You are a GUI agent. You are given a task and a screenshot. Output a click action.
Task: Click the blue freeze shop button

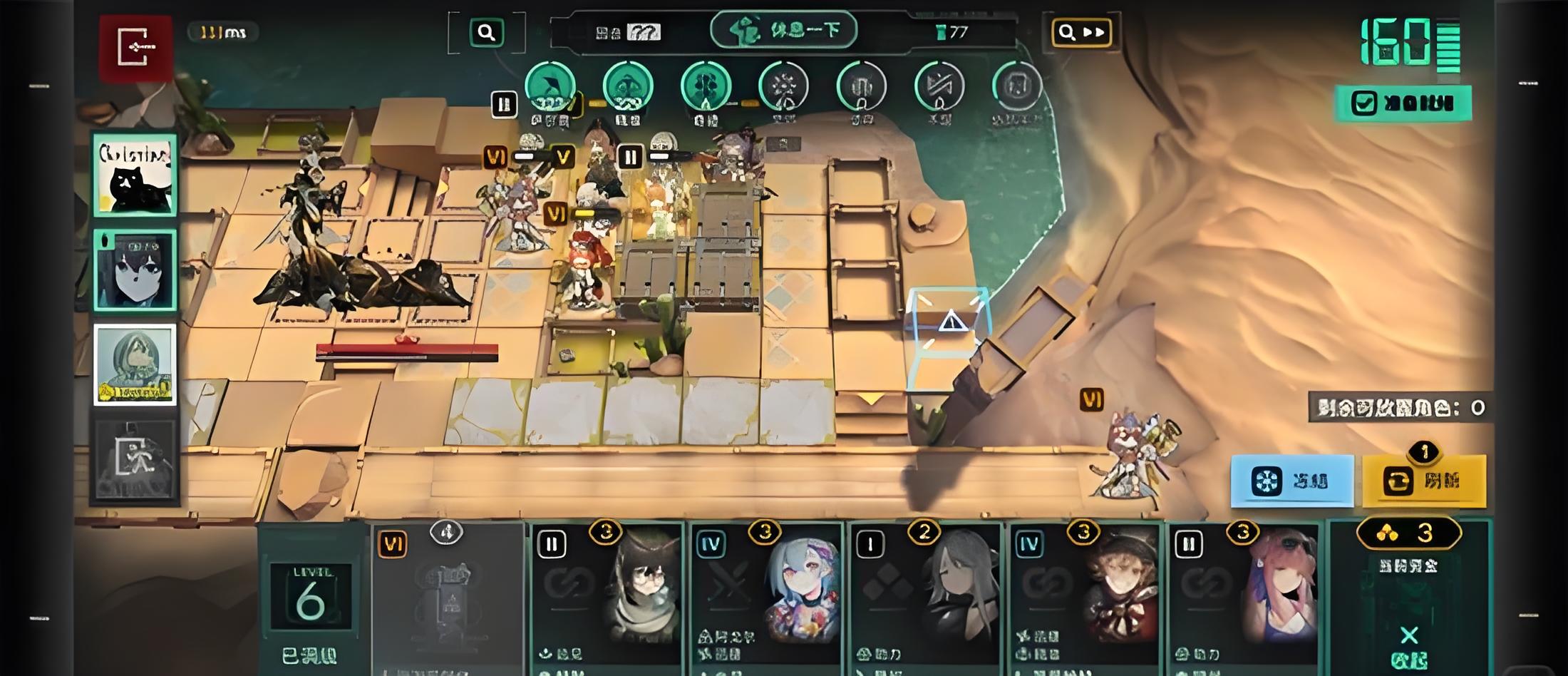1291,481
